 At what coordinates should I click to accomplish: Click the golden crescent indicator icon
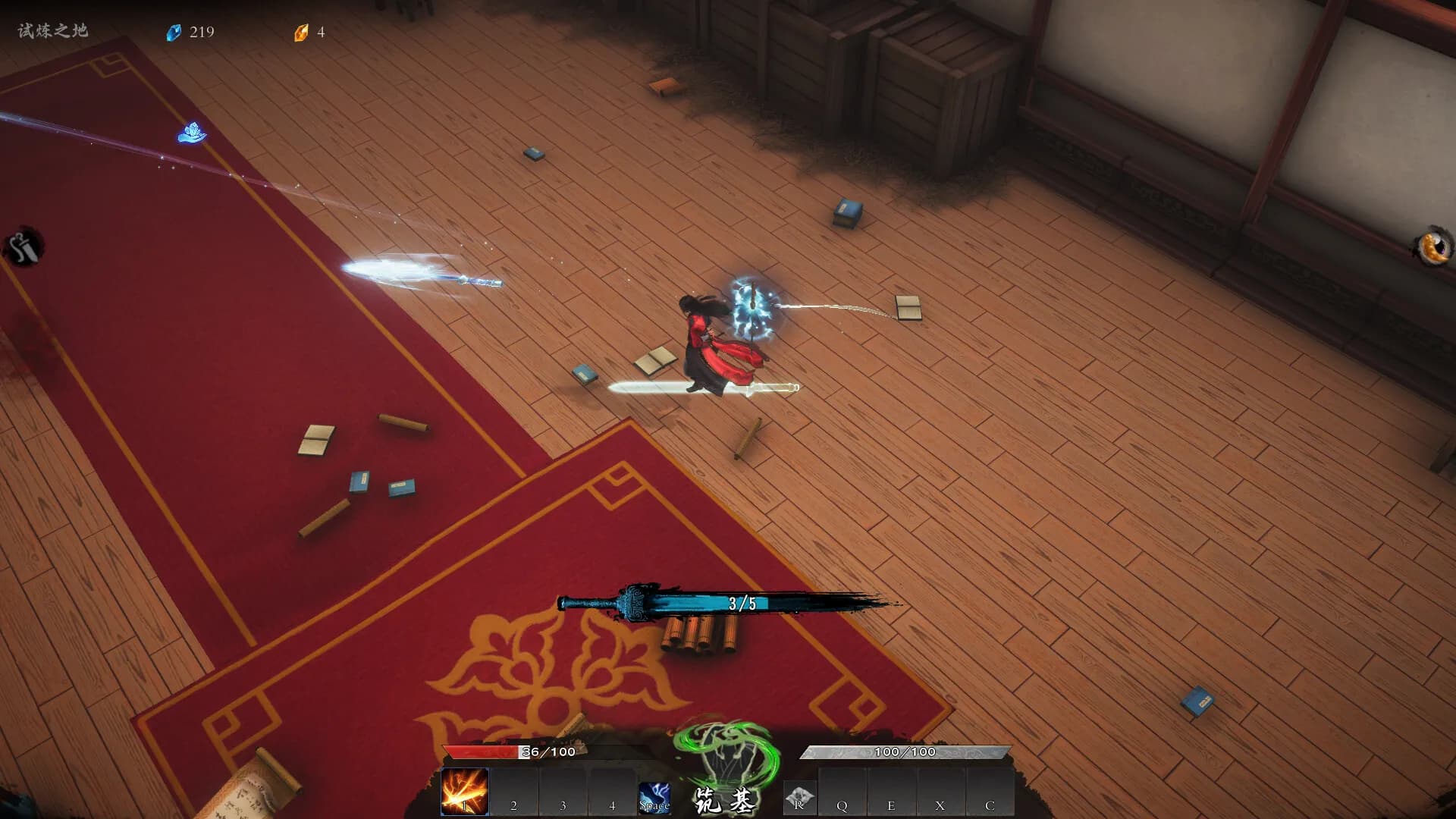point(1432,246)
